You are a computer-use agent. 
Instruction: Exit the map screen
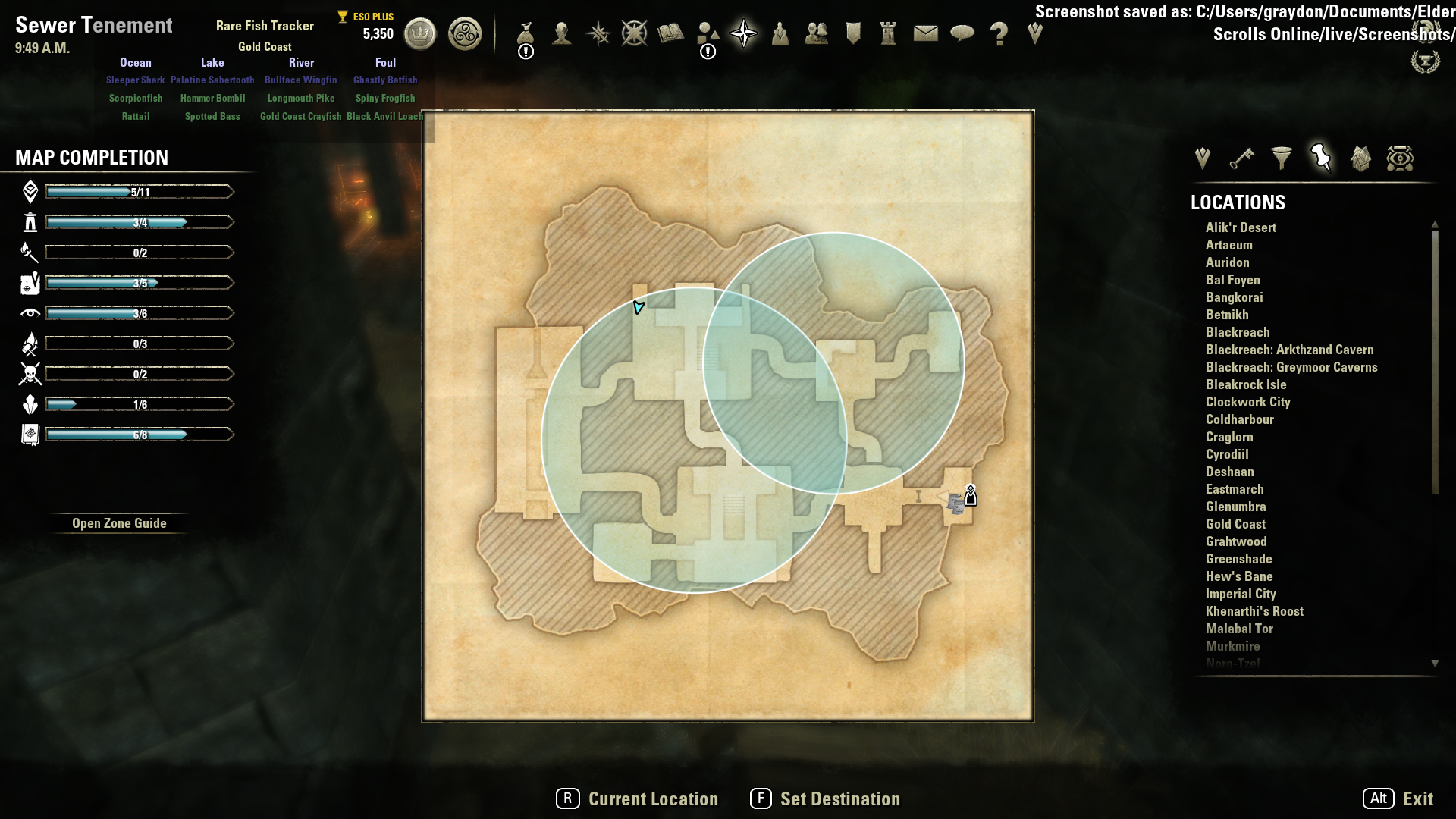1398,799
